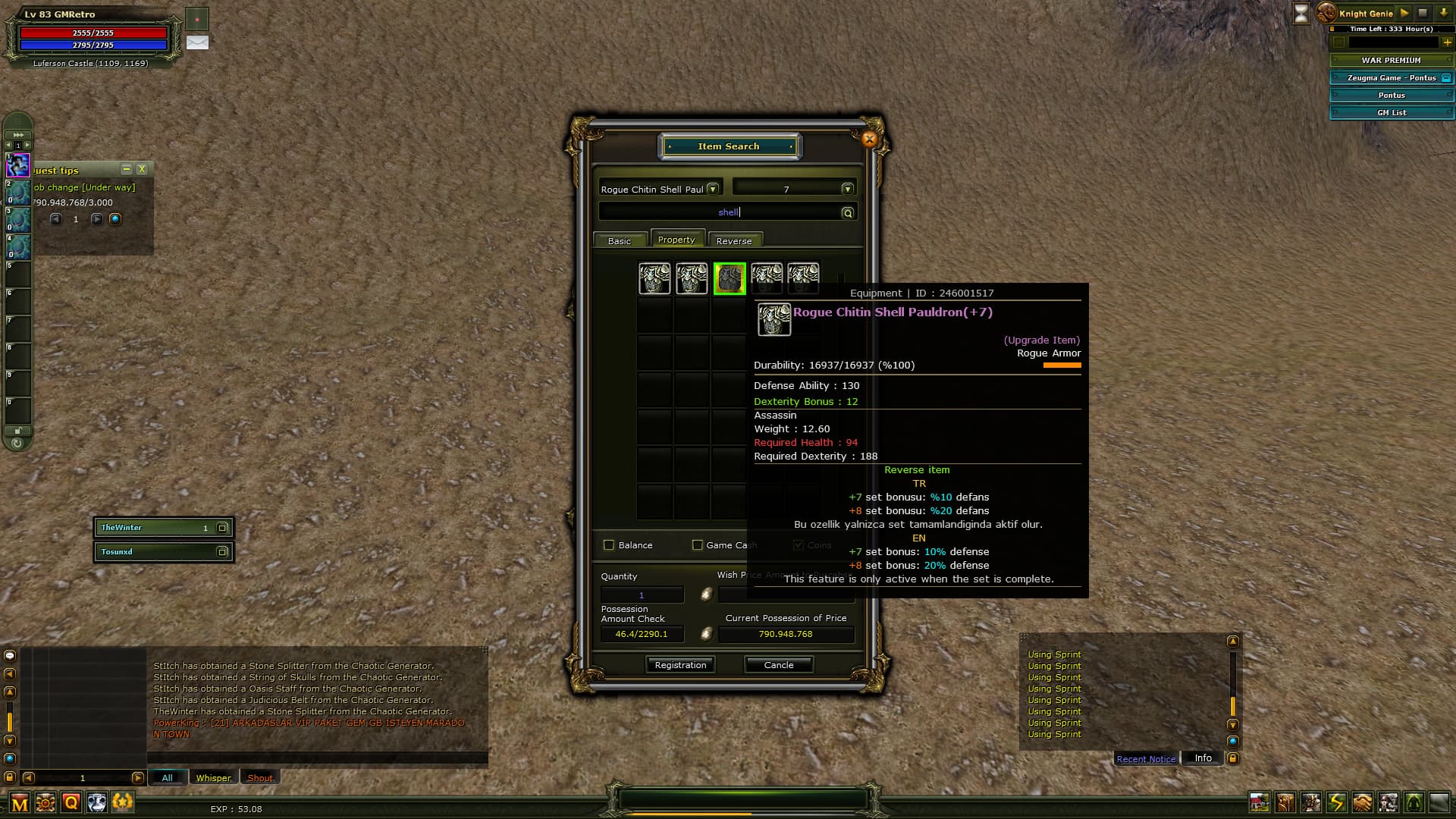1456x819 pixels.
Task: Open the Q quest icon on the taskbar
Action: click(72, 802)
